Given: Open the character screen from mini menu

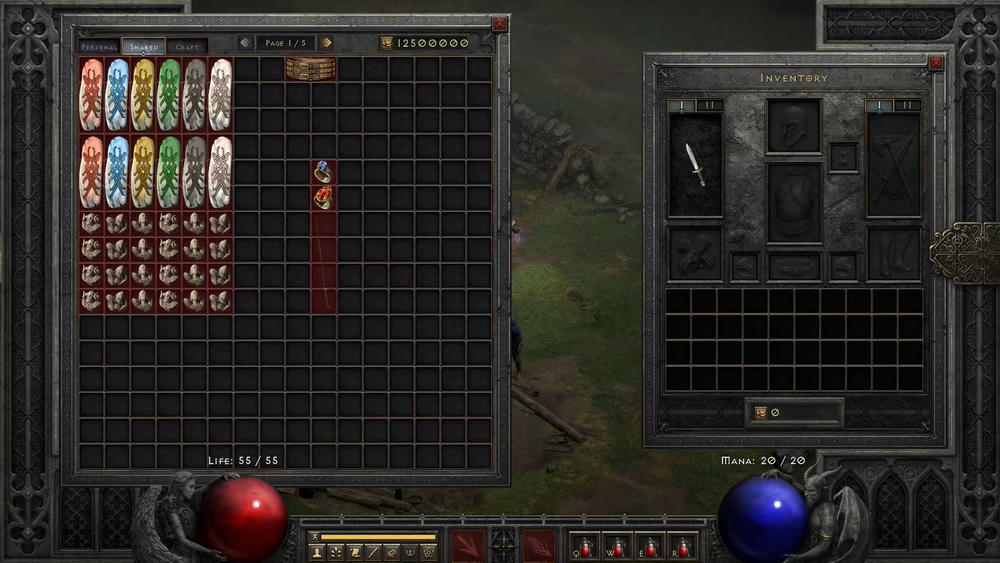Looking at the screenshot, I should (x=318, y=552).
